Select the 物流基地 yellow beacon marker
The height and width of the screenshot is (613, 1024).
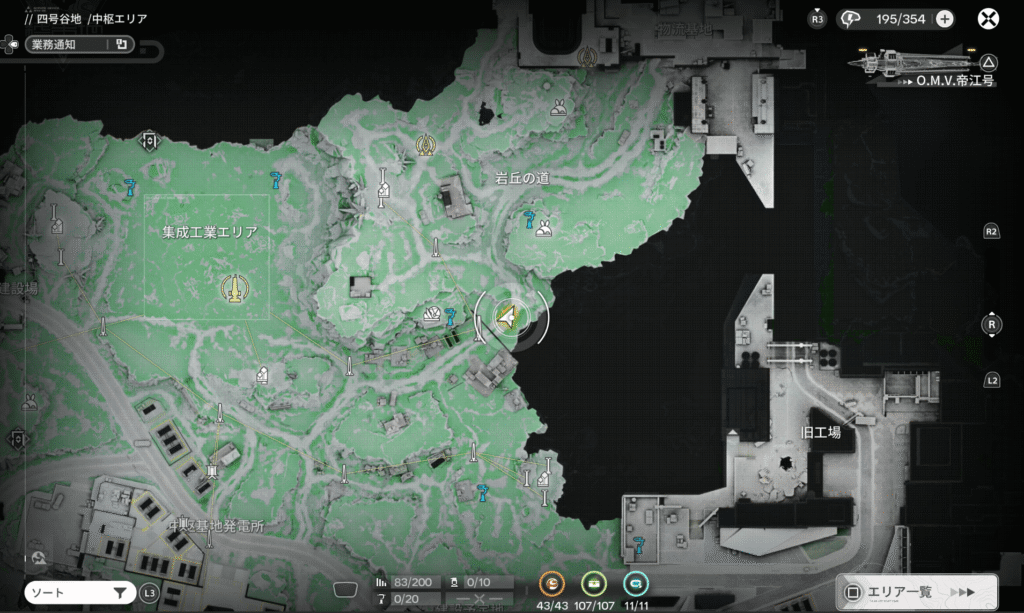588,57
